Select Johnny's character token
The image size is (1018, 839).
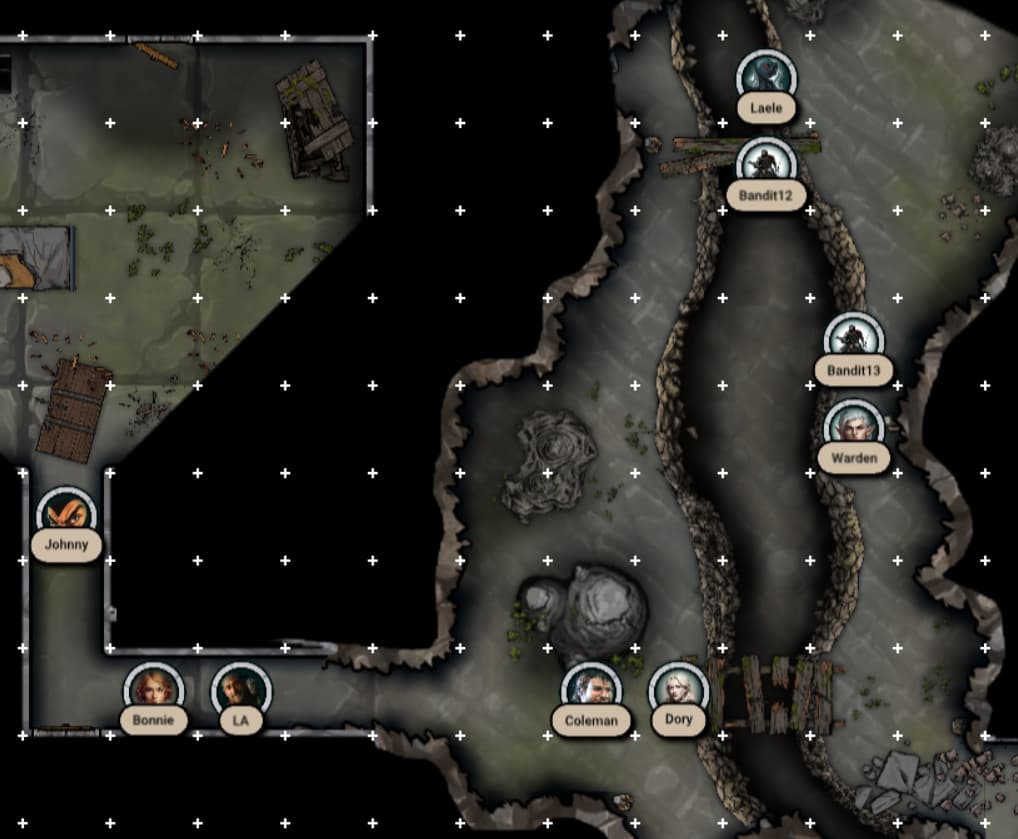(x=66, y=516)
